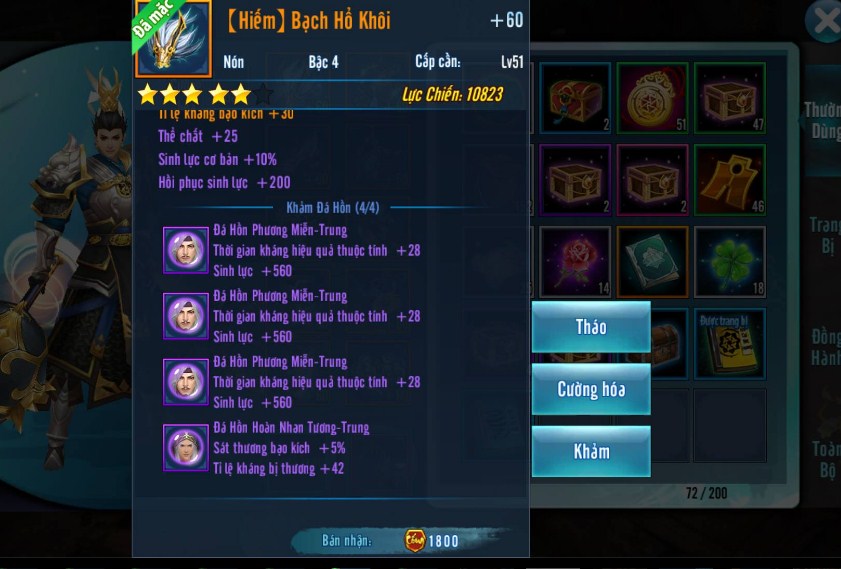This screenshot has height=569, width=841.
Task: Pick the four-leaf clover item
Action: (x=730, y=262)
